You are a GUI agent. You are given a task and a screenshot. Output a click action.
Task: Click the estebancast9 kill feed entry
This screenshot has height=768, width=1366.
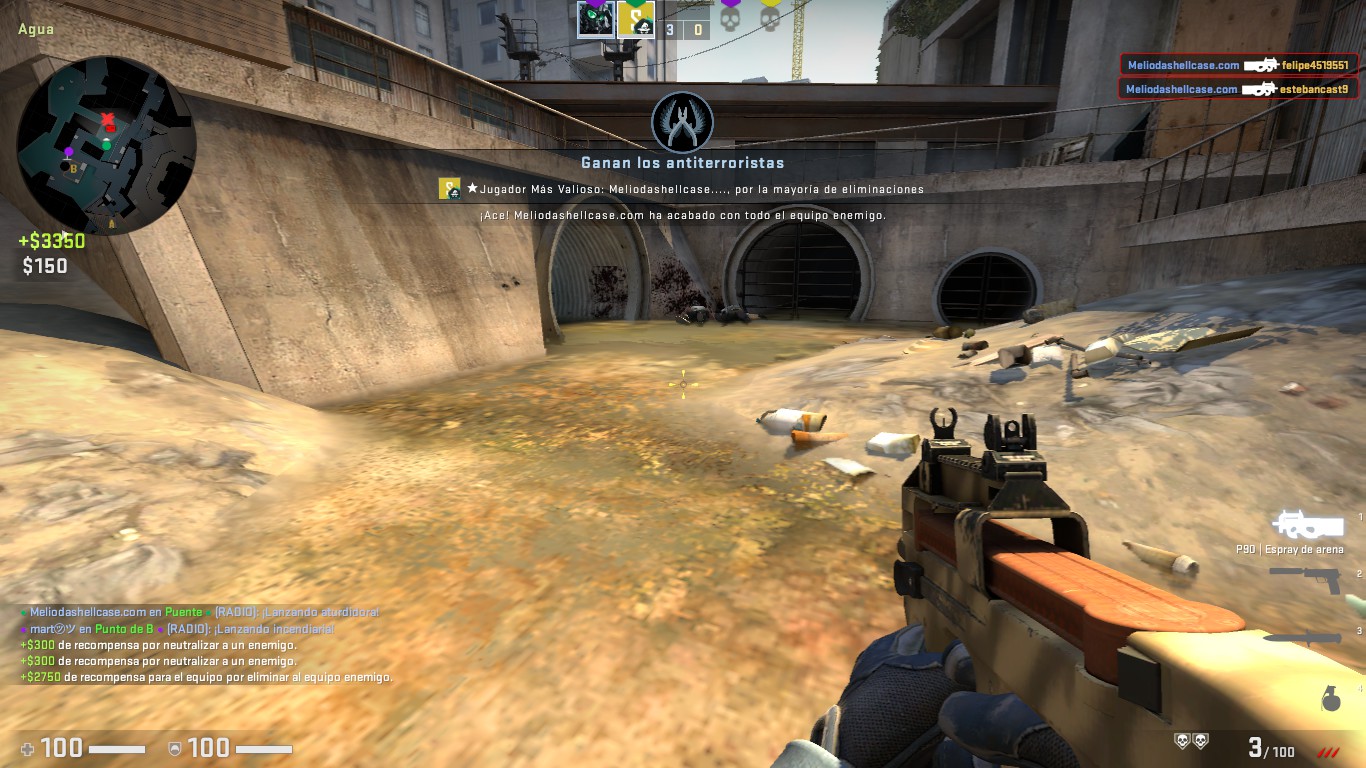point(1238,89)
